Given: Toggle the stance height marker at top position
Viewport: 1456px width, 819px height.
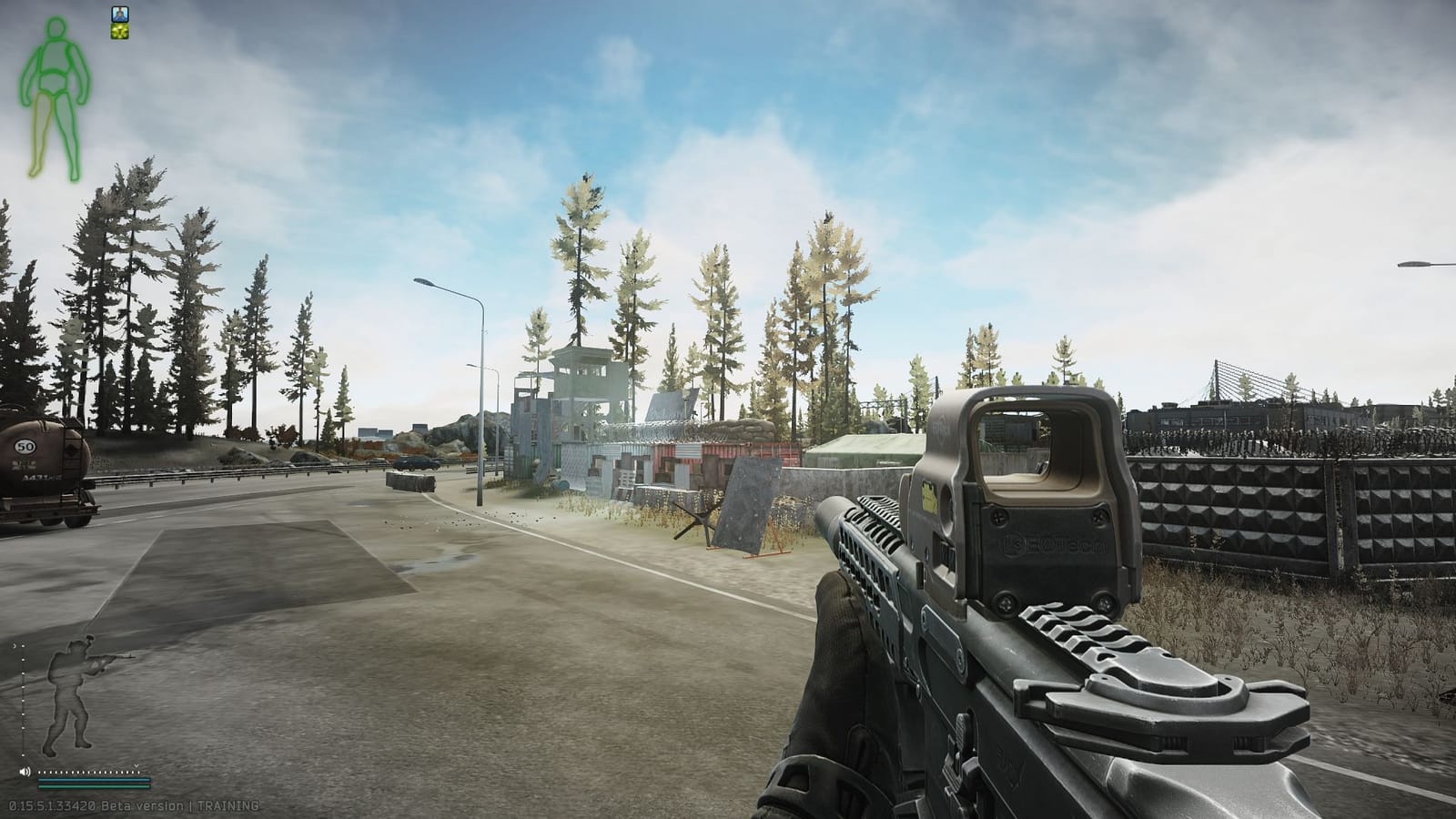Looking at the screenshot, I should pyautogui.click(x=23, y=646).
